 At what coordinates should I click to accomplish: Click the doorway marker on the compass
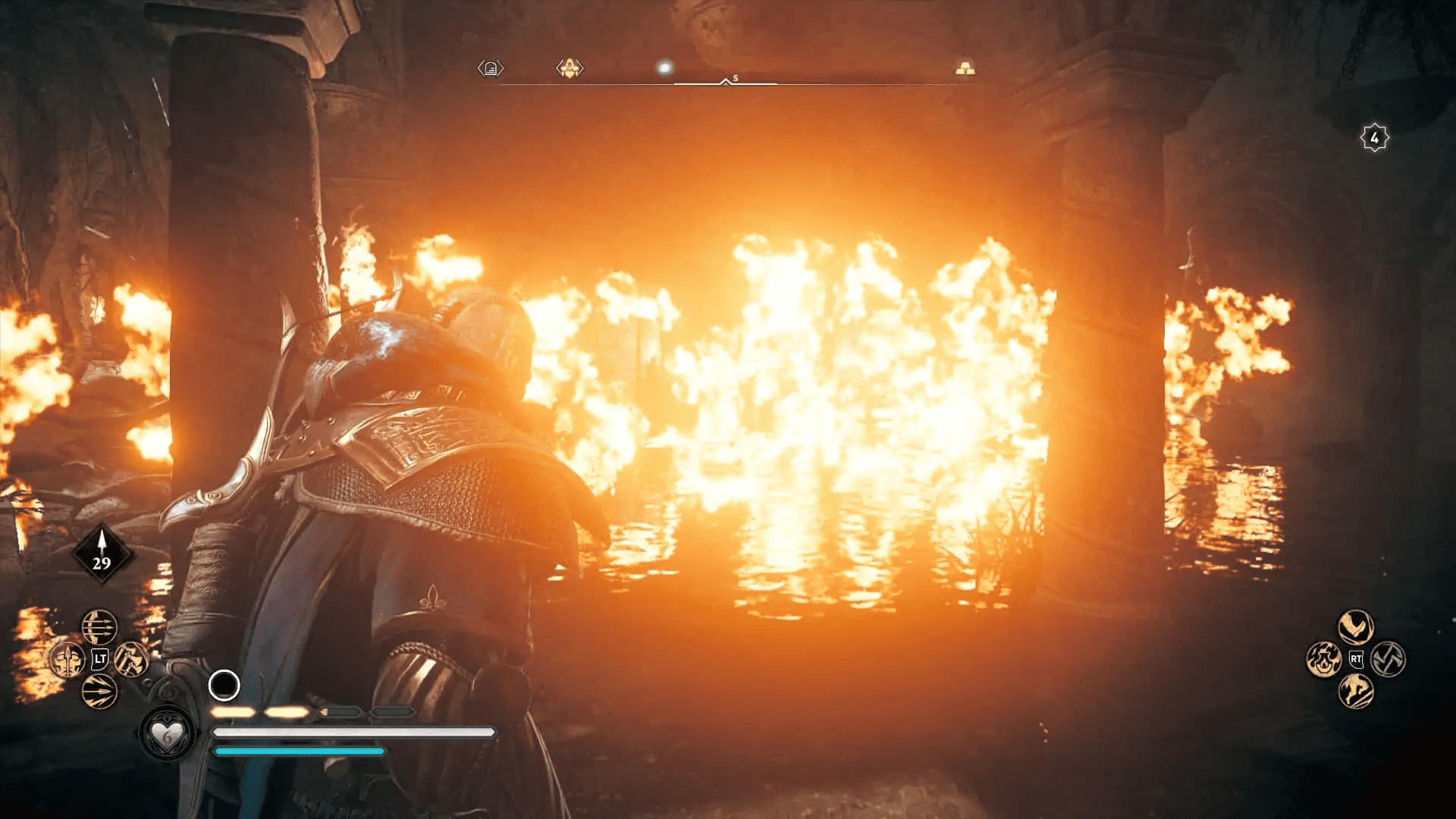coord(491,70)
